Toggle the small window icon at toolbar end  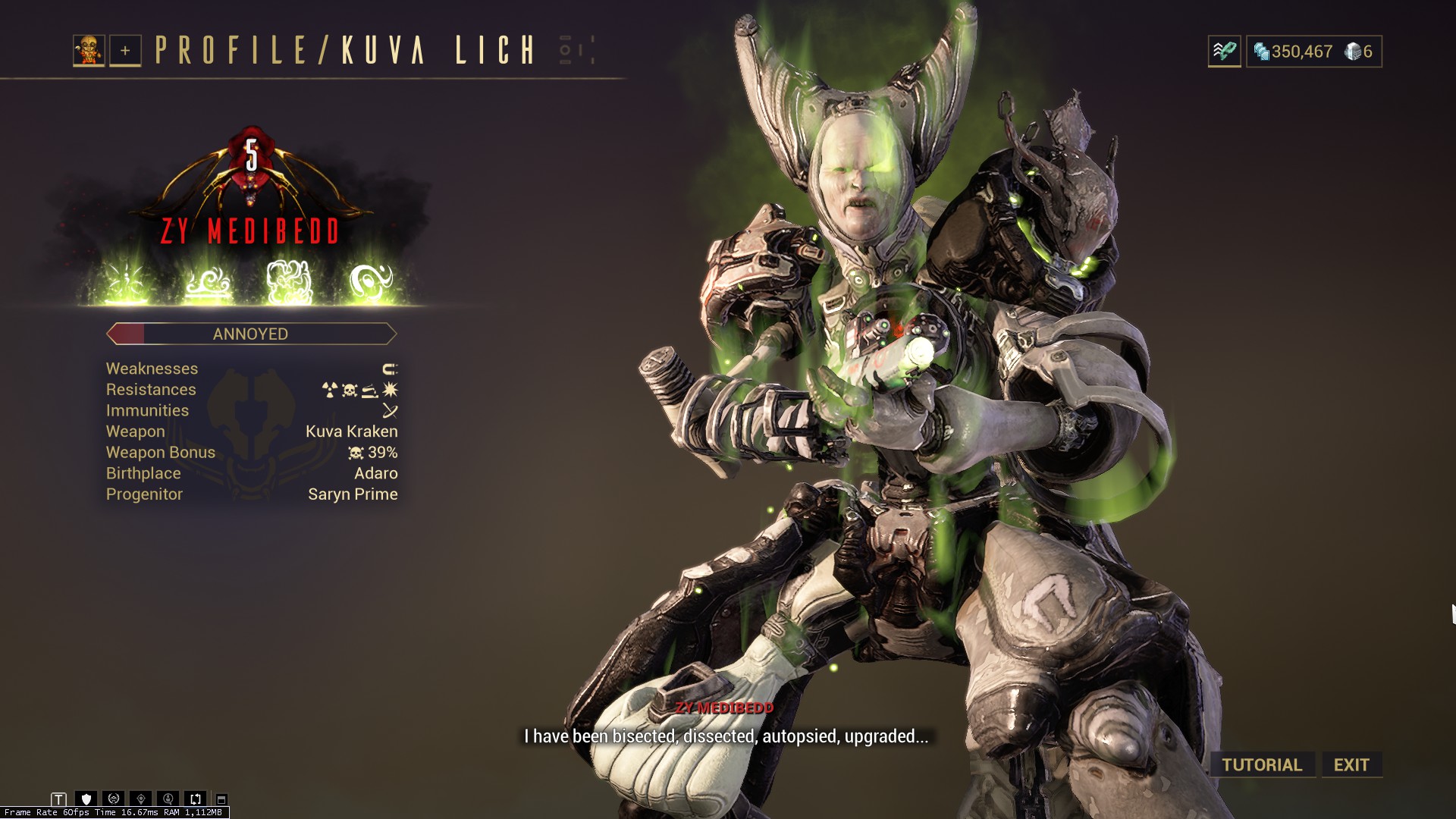[x=221, y=799]
